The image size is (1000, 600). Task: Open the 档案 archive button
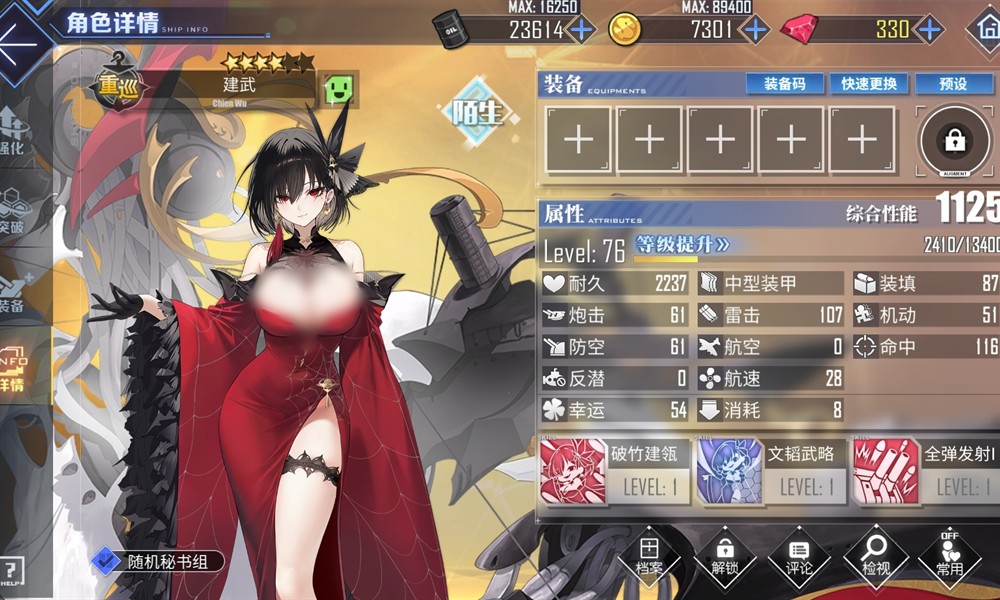pyautogui.click(x=649, y=557)
